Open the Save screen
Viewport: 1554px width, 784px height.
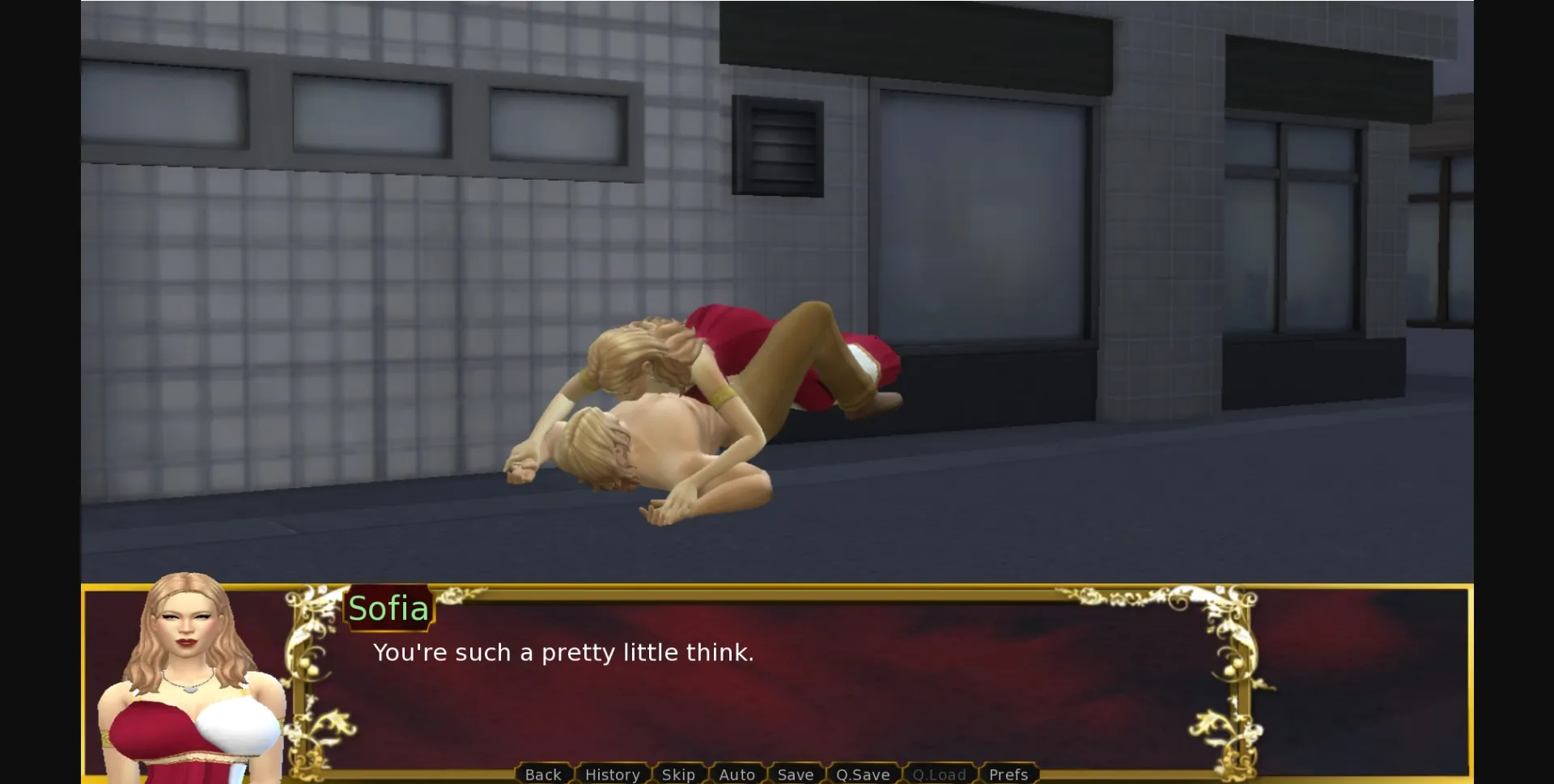795,774
